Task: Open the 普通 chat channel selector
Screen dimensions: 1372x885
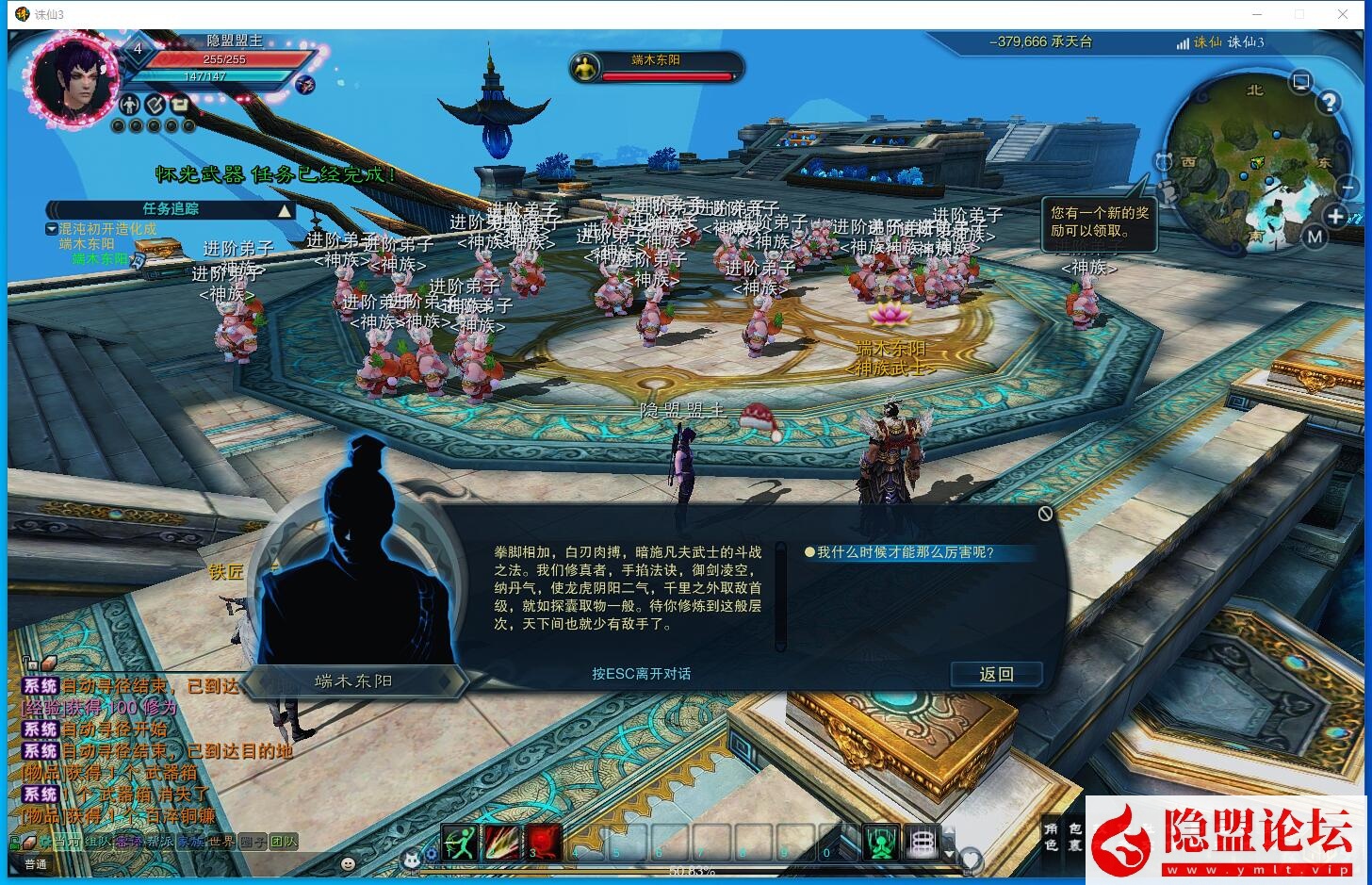Action: [37, 863]
